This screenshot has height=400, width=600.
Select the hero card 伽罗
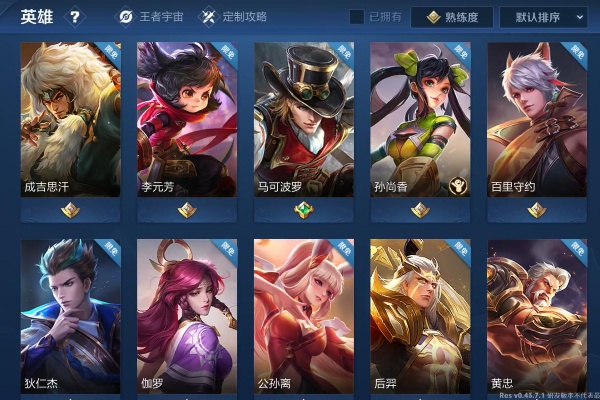186,315
